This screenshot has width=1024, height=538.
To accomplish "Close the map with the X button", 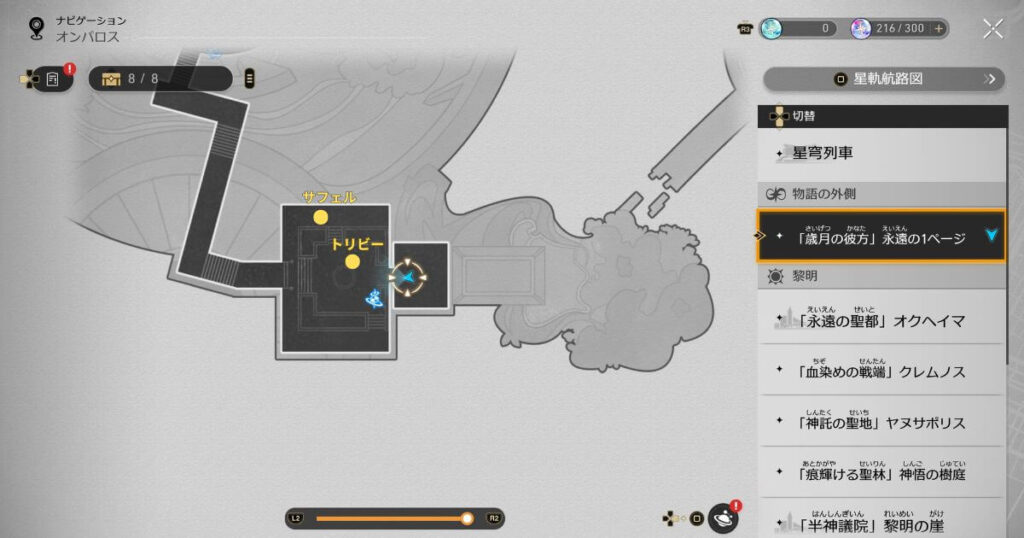I will (x=992, y=28).
